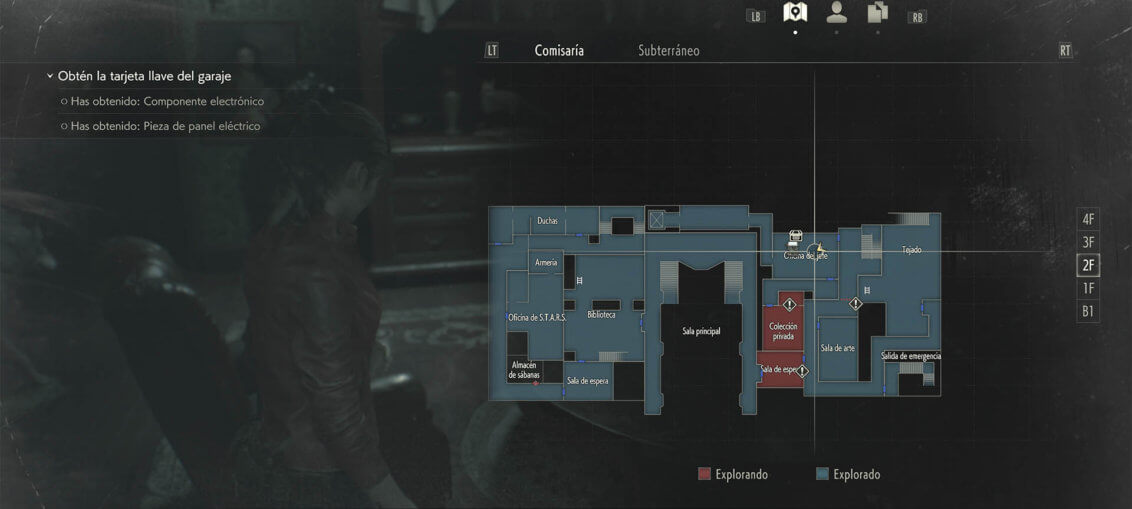
Task: Show floor 3F on the map
Action: pyautogui.click(x=1088, y=242)
